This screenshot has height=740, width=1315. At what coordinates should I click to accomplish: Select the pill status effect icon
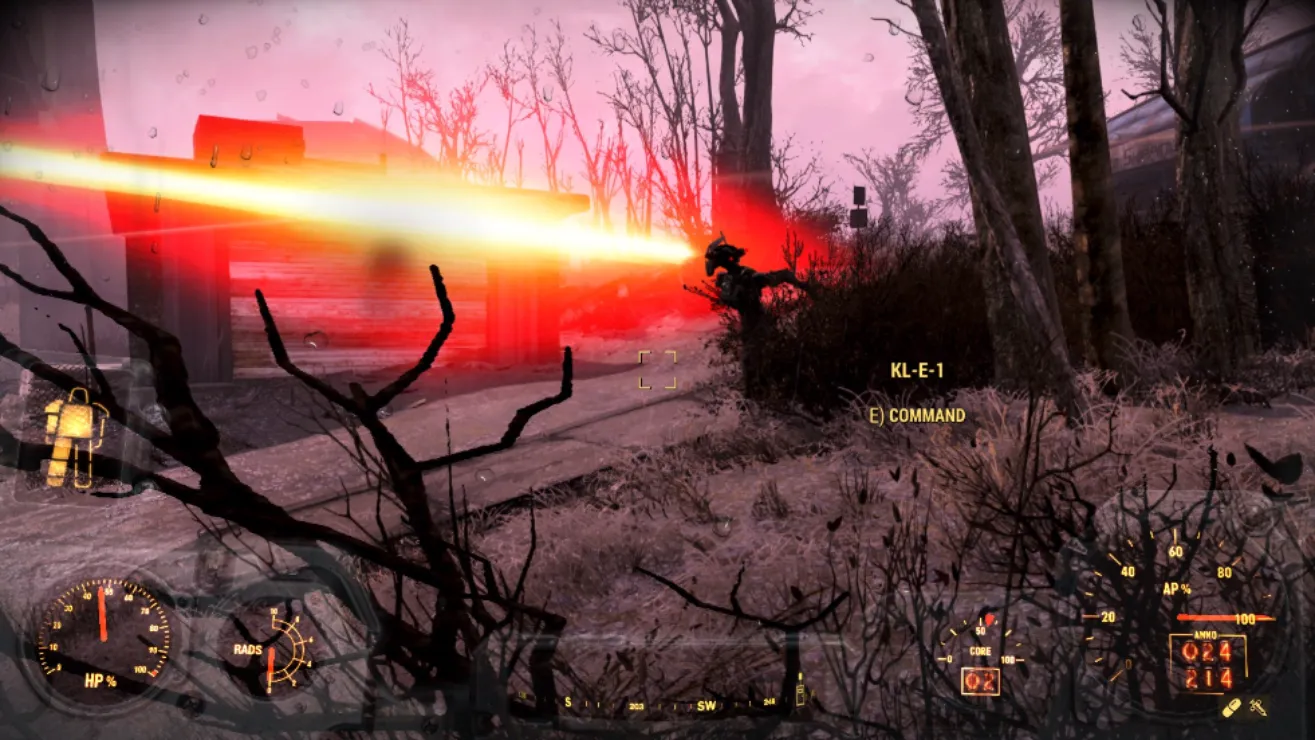(x=1232, y=708)
